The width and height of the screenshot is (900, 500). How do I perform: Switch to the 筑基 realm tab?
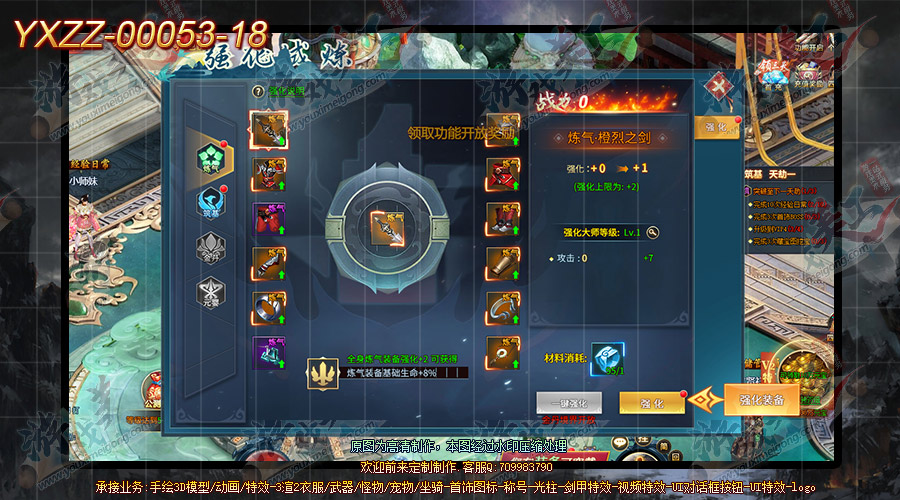click(x=210, y=203)
